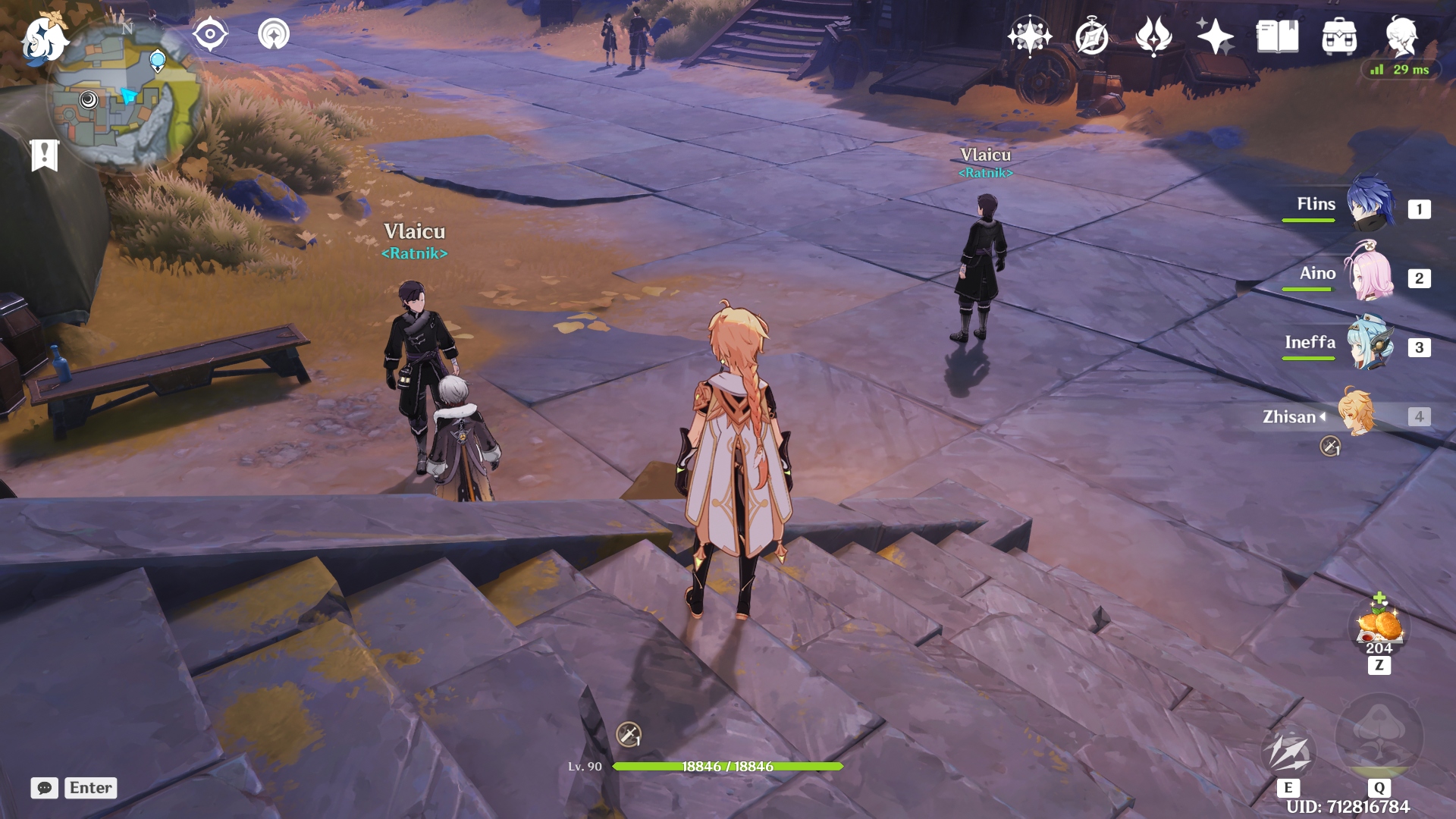Activate the elemental sight eye icon
Screen dimensions: 1456x819
click(x=210, y=35)
